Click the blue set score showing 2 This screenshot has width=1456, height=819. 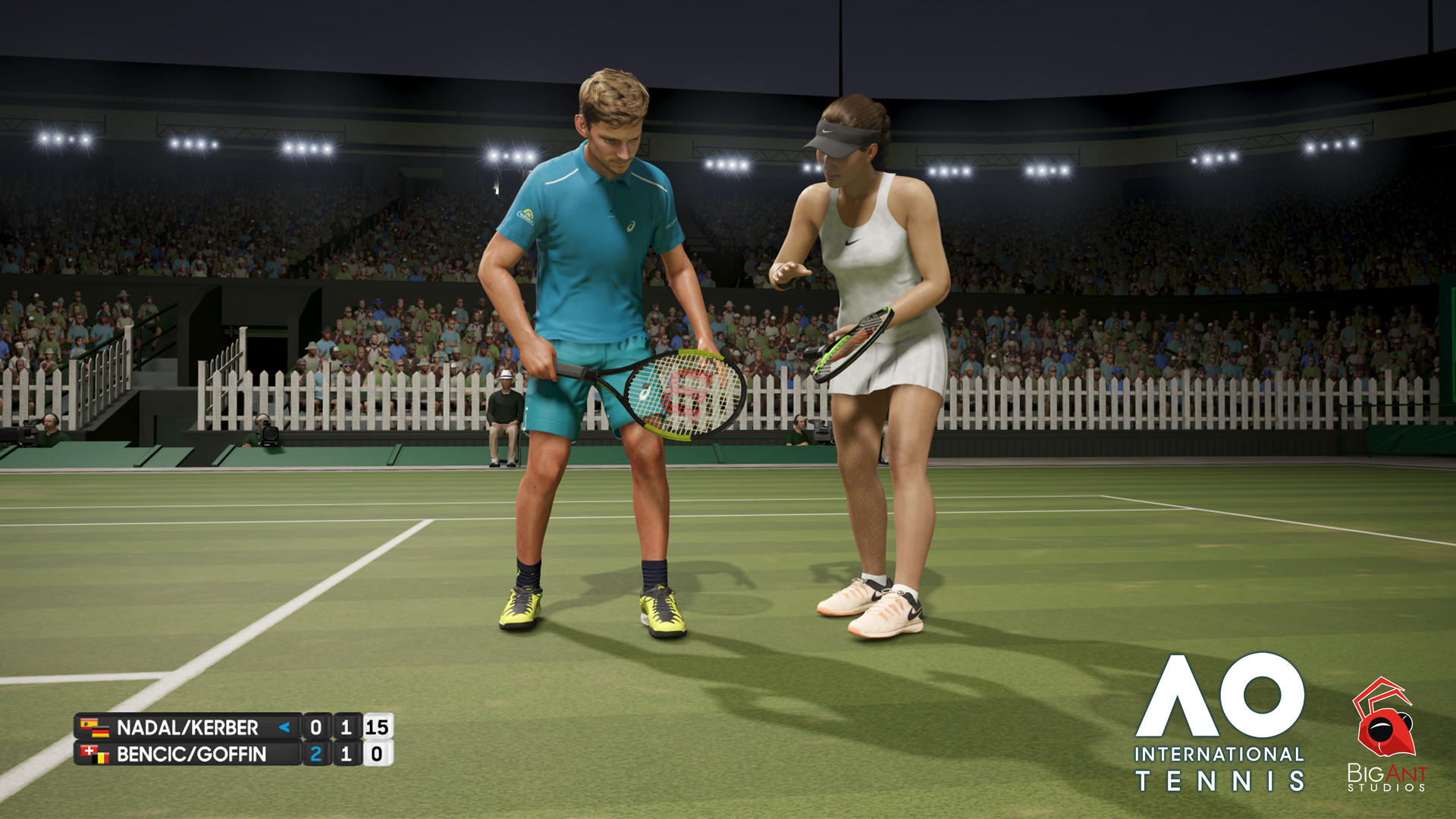click(x=316, y=755)
